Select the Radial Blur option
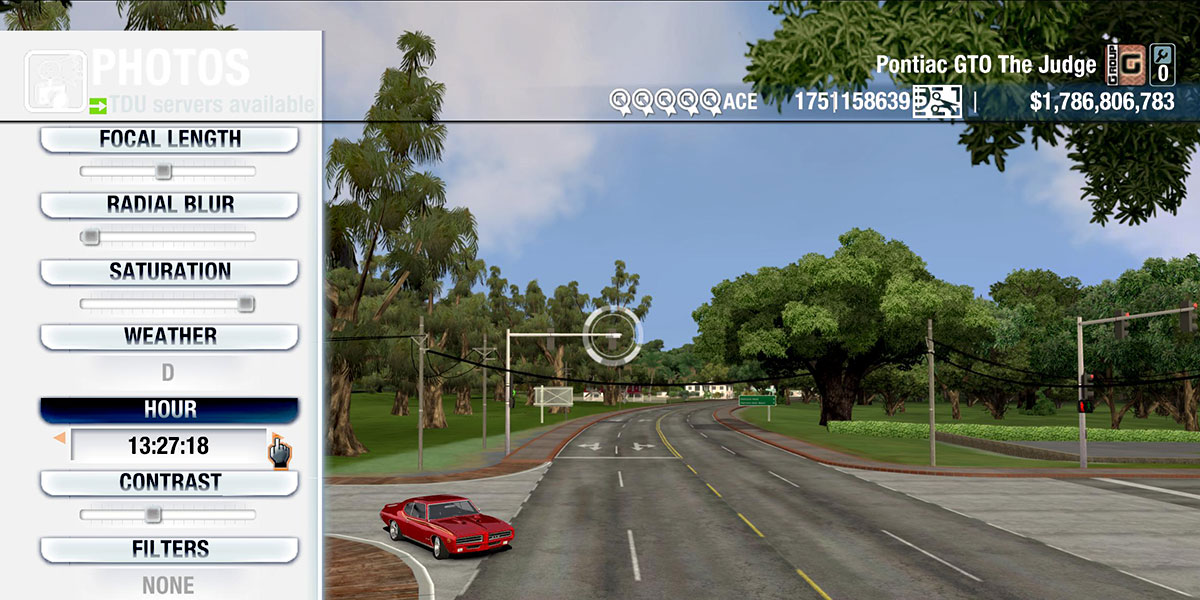 tap(169, 205)
